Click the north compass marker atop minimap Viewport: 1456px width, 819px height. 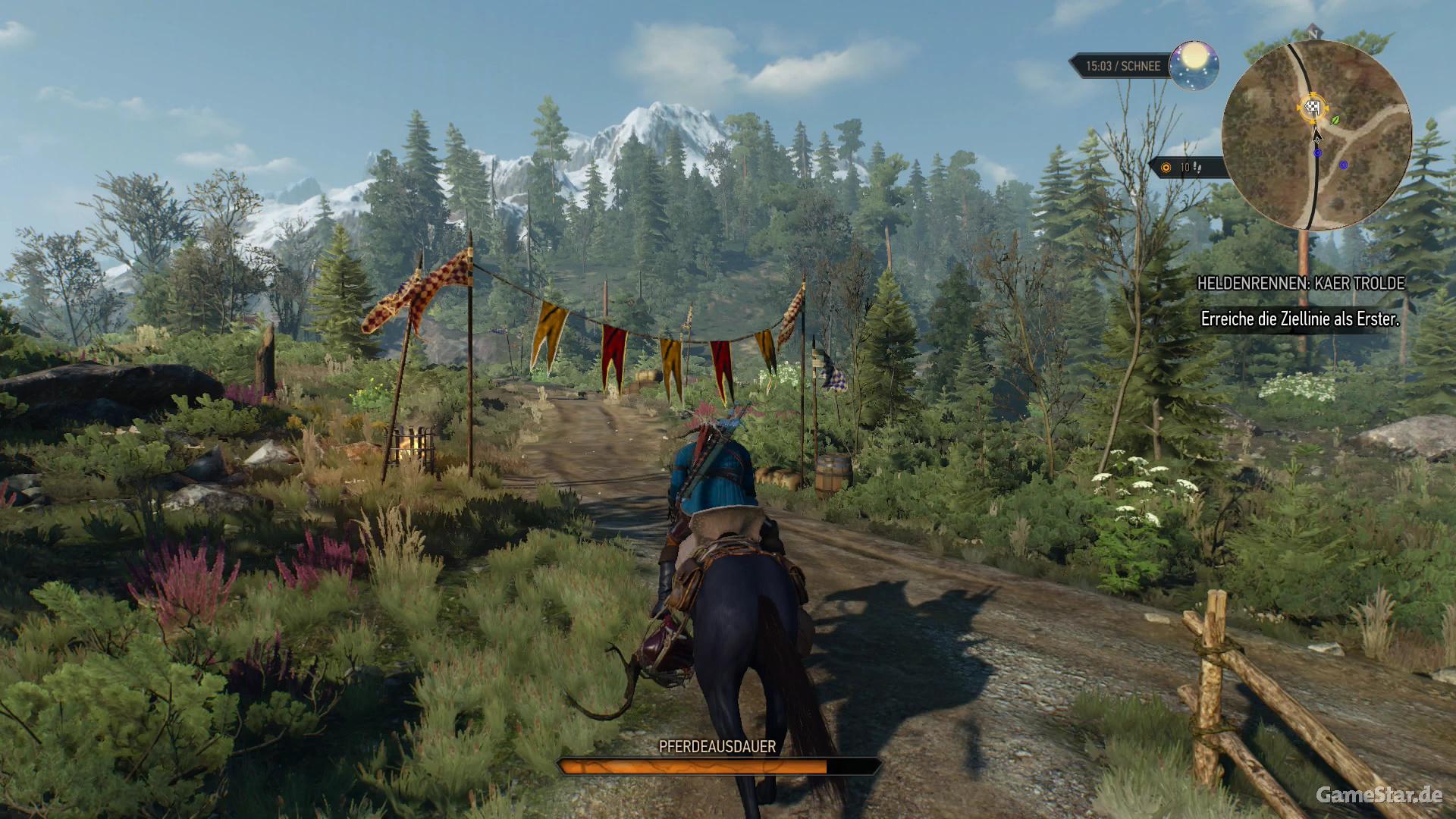pos(1313,33)
